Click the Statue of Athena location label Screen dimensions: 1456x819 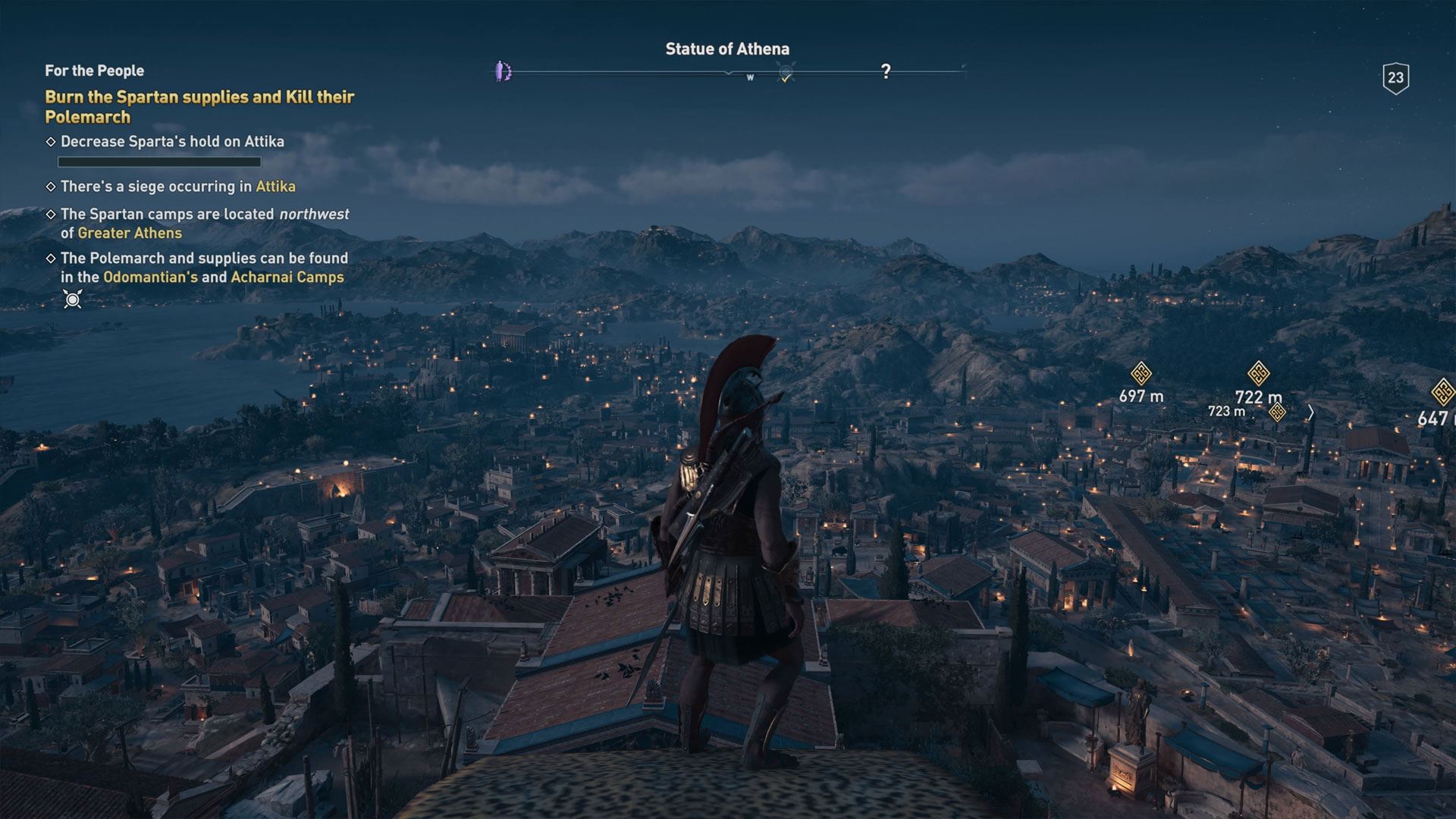[727, 49]
